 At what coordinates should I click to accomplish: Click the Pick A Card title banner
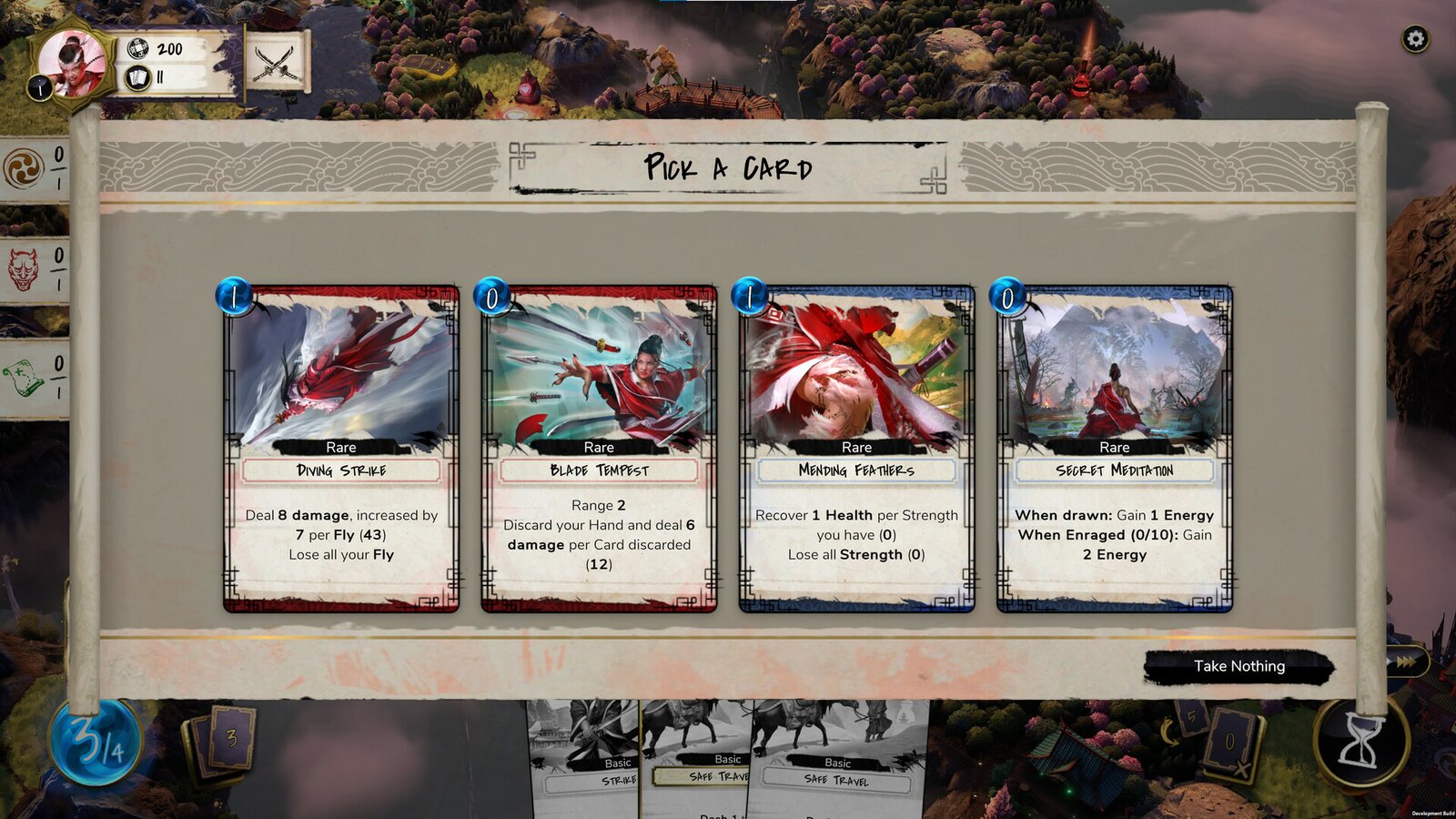(x=727, y=167)
